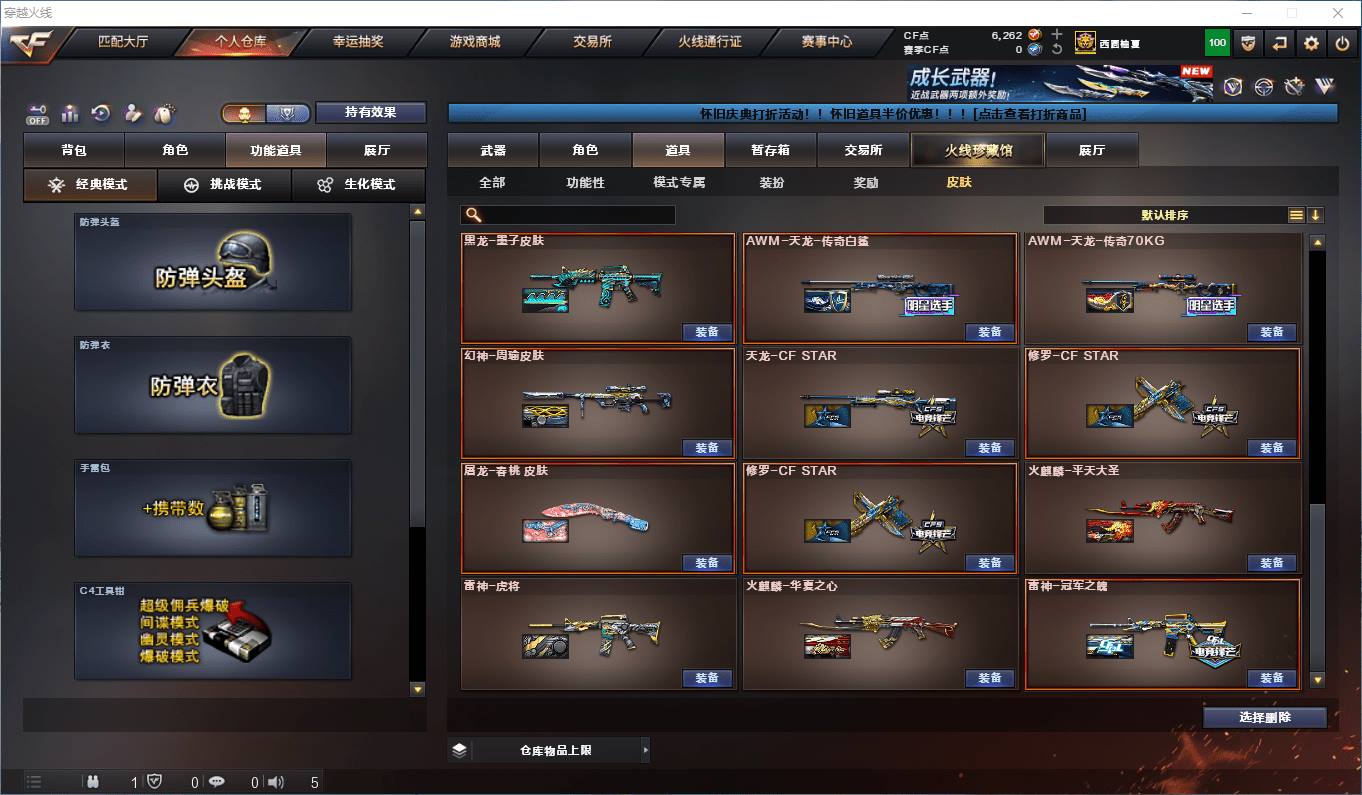1362x795 pixels.
Task: Pick the 防弹衣 body armor item
Action: click(x=213, y=385)
